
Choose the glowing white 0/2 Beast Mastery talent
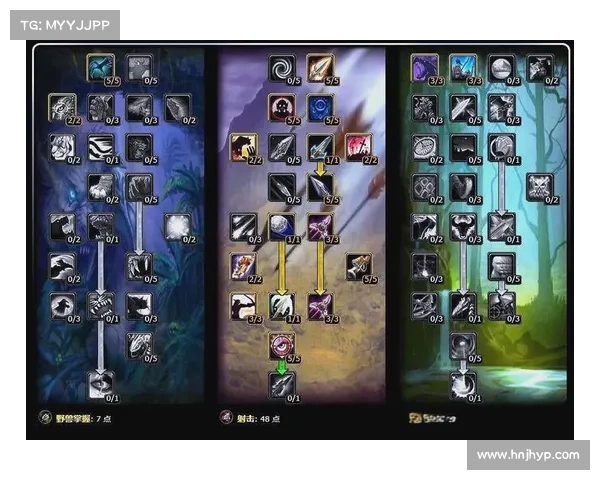coord(178,227)
